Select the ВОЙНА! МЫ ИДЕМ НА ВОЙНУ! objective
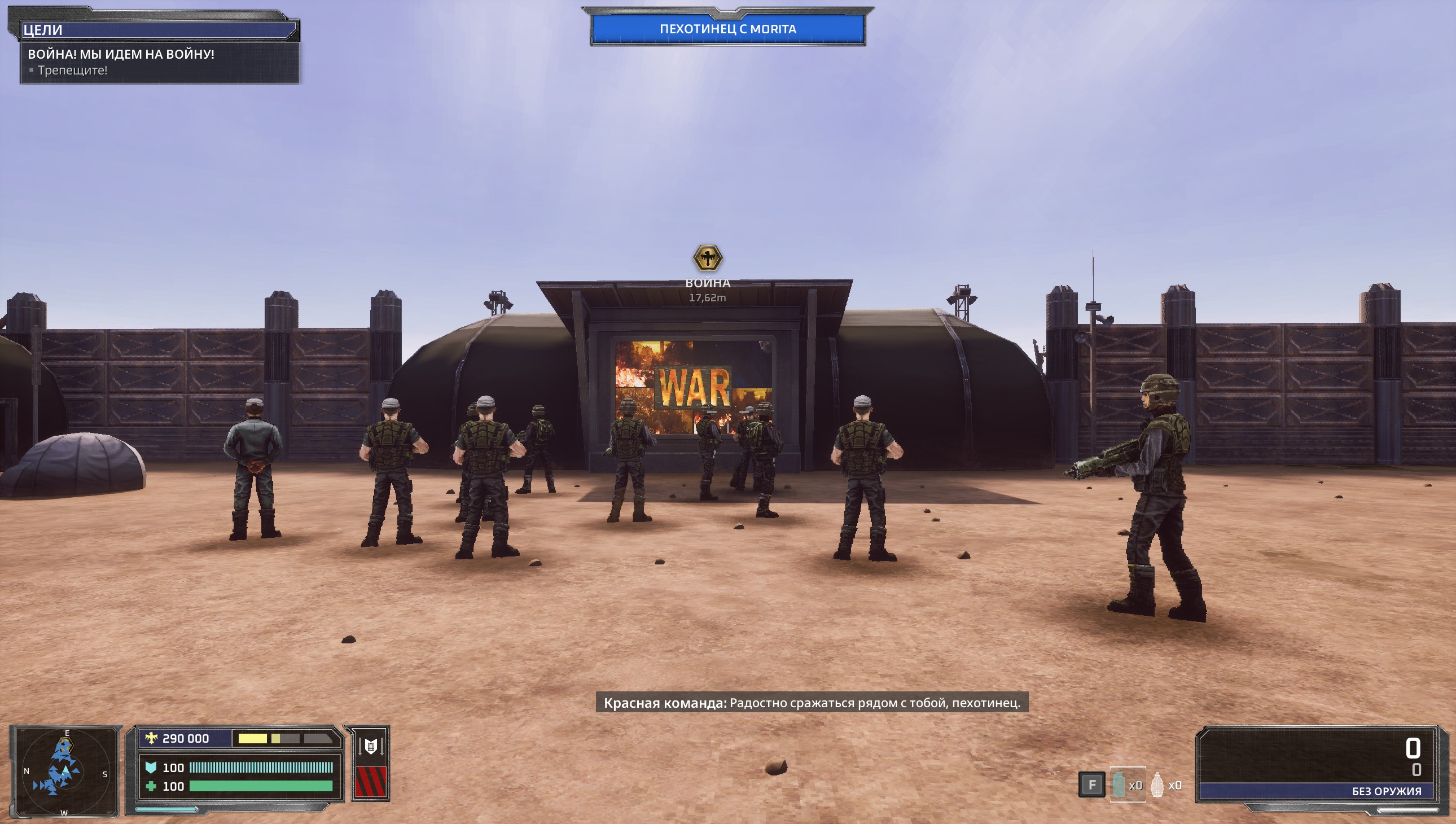The image size is (1456, 824). coord(121,54)
